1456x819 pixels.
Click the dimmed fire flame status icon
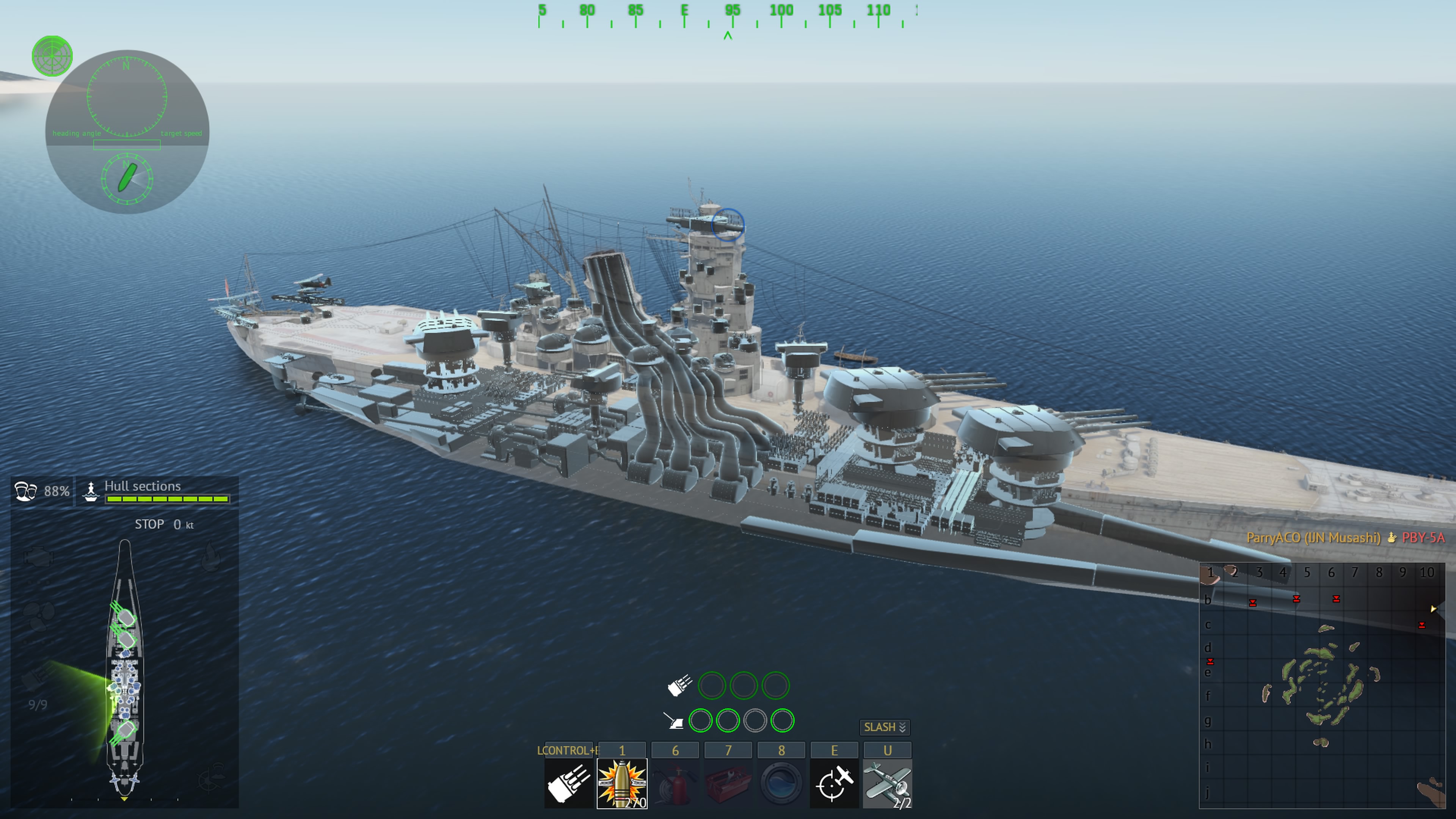[x=211, y=556]
